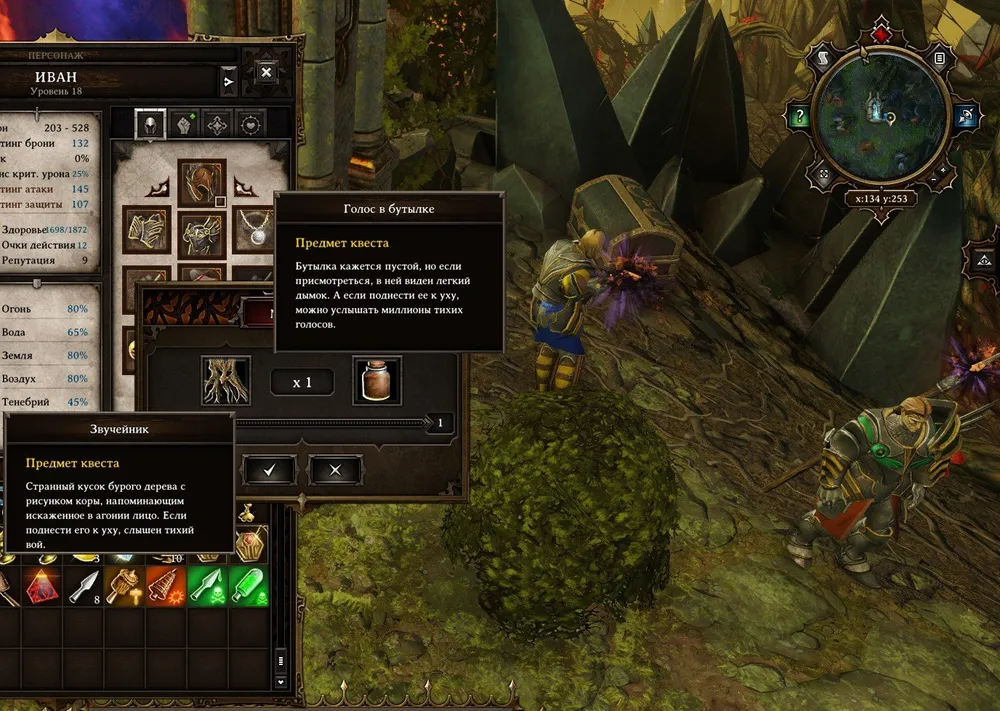Cancel the dialog with the X button
This screenshot has height=711, width=1000.
pyautogui.click(x=334, y=469)
